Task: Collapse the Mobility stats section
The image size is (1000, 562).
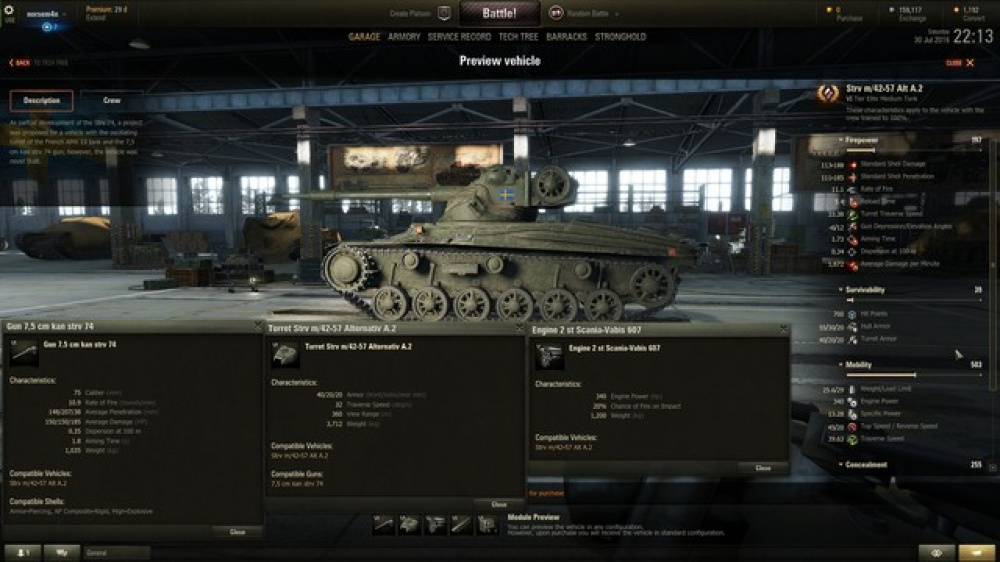Action: 860,365
